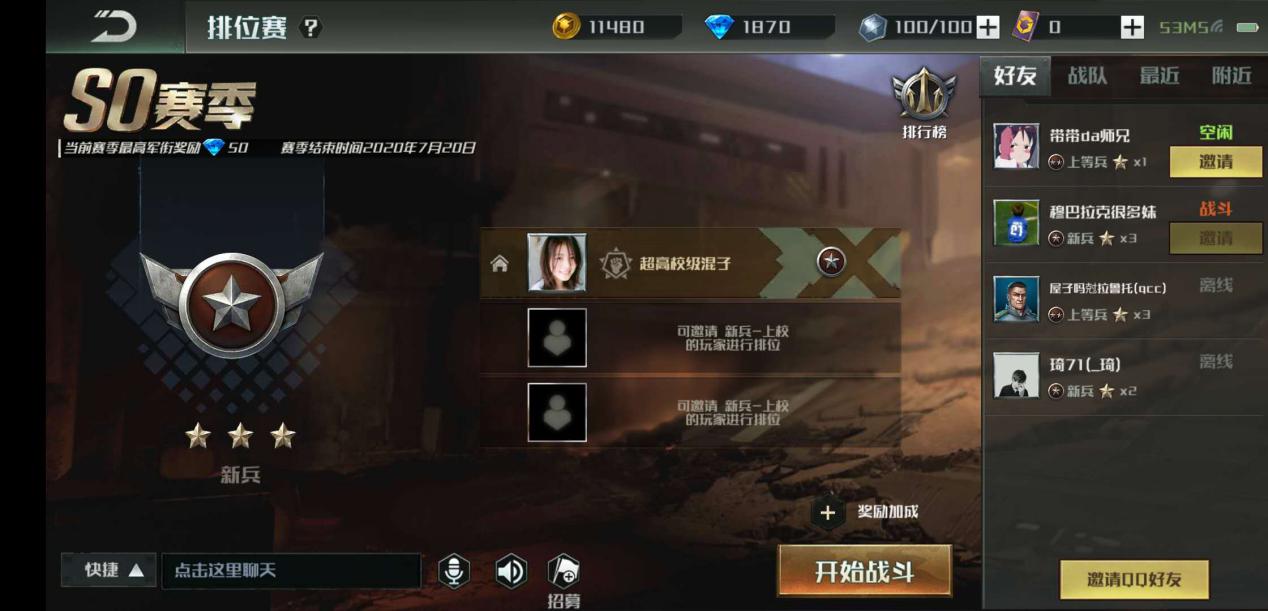The image size is (1268, 611).
Task: Select the 好友 friends tab
Action: point(1015,76)
